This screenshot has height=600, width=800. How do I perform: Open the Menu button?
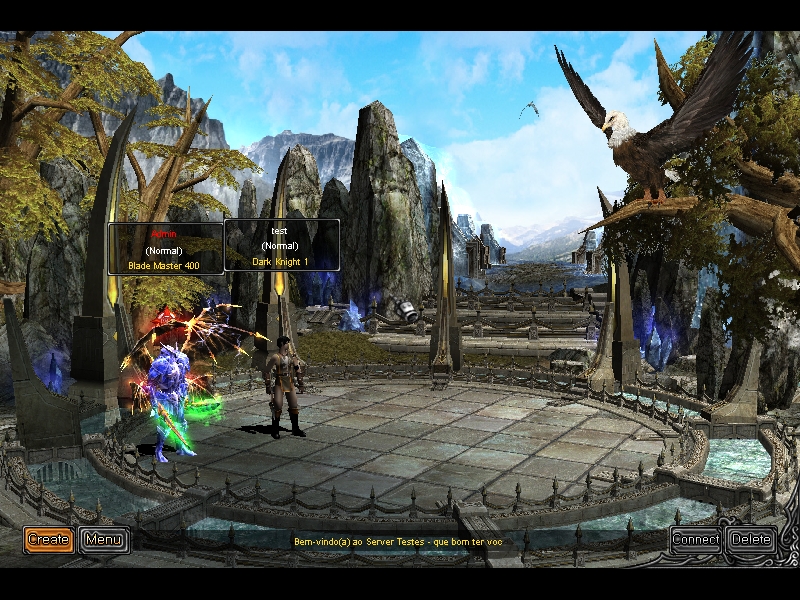pyautogui.click(x=104, y=540)
